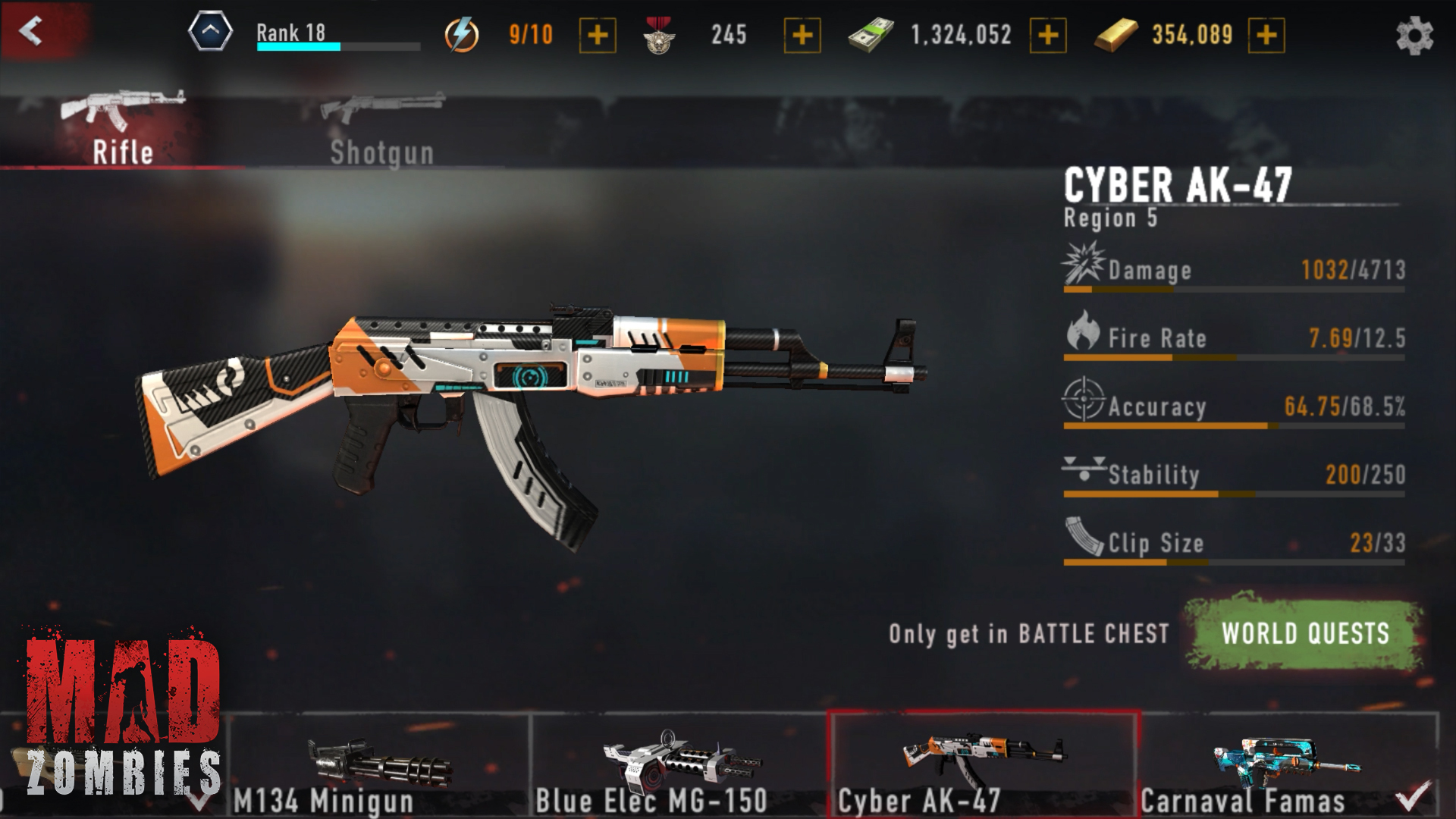Select the Cyber AK-47 tile
This screenshot has height=819, width=1456.
tap(983, 766)
